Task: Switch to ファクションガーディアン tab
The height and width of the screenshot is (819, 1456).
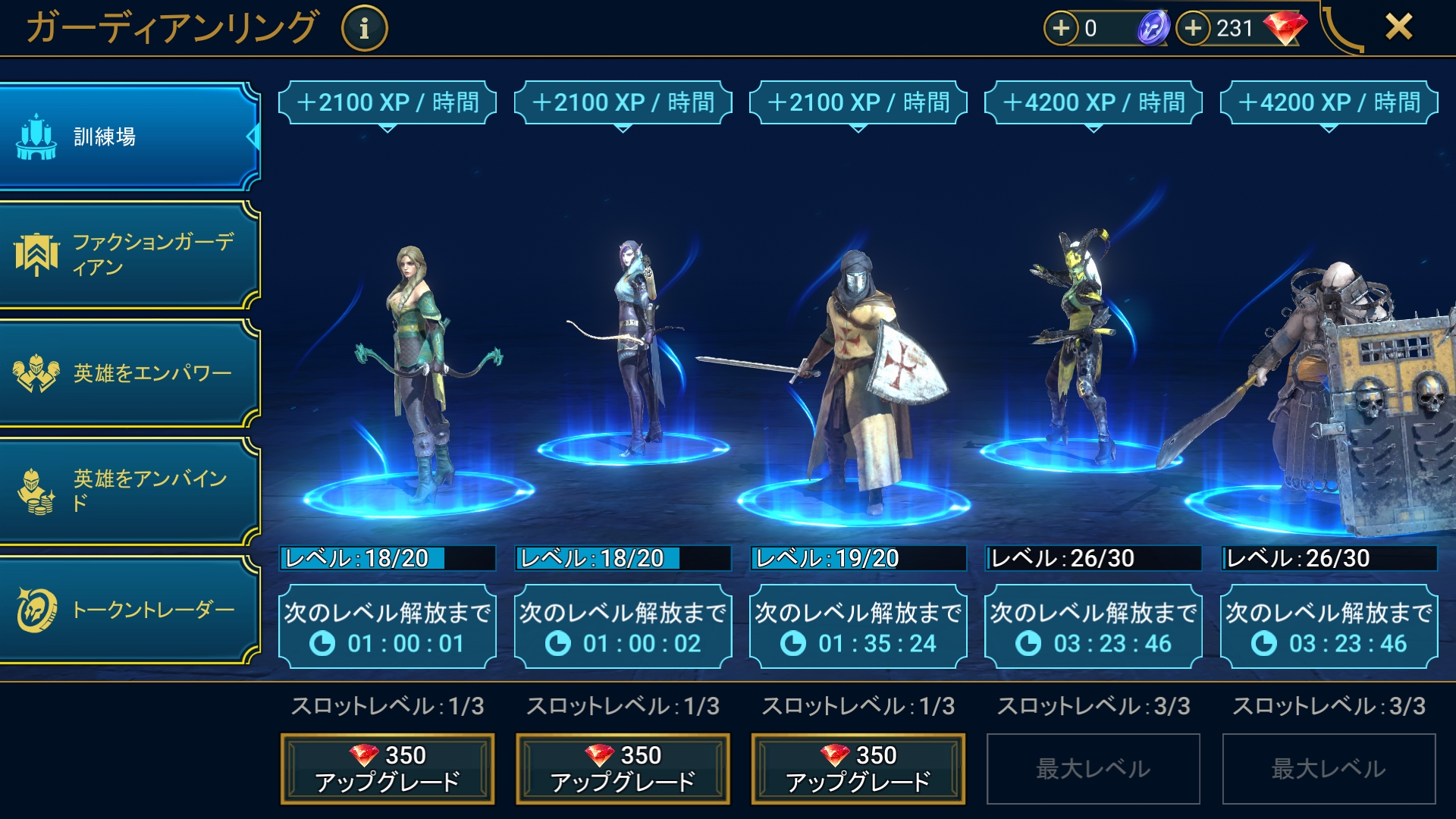Action: click(x=129, y=255)
